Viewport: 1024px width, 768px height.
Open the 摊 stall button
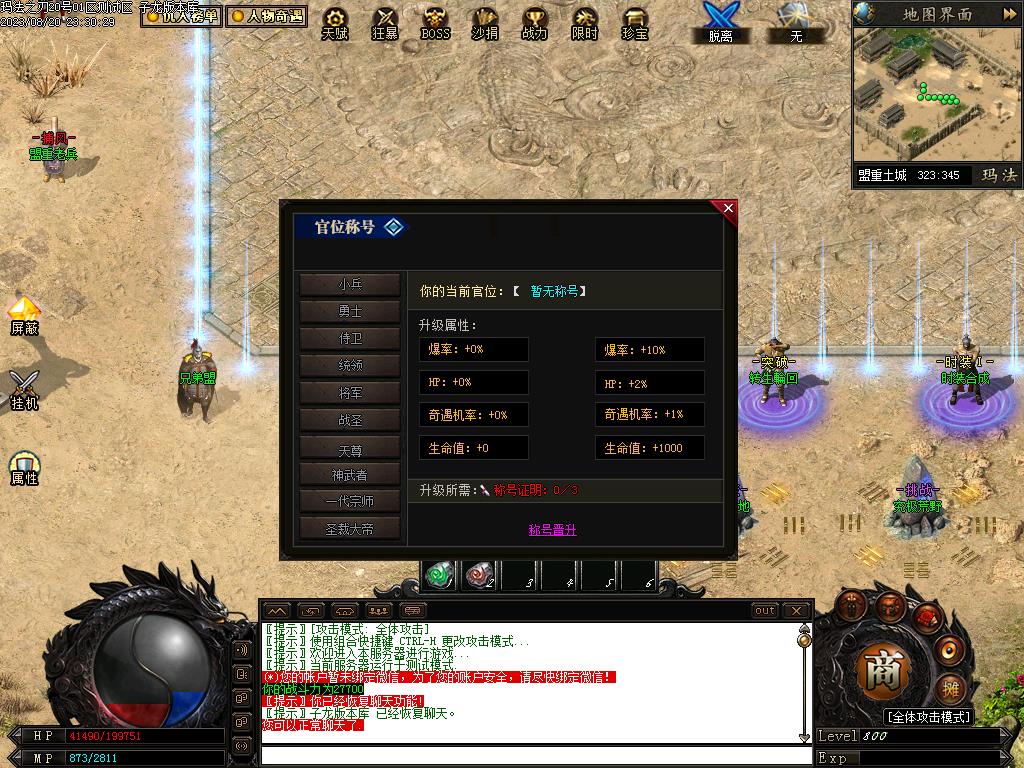coord(951,689)
